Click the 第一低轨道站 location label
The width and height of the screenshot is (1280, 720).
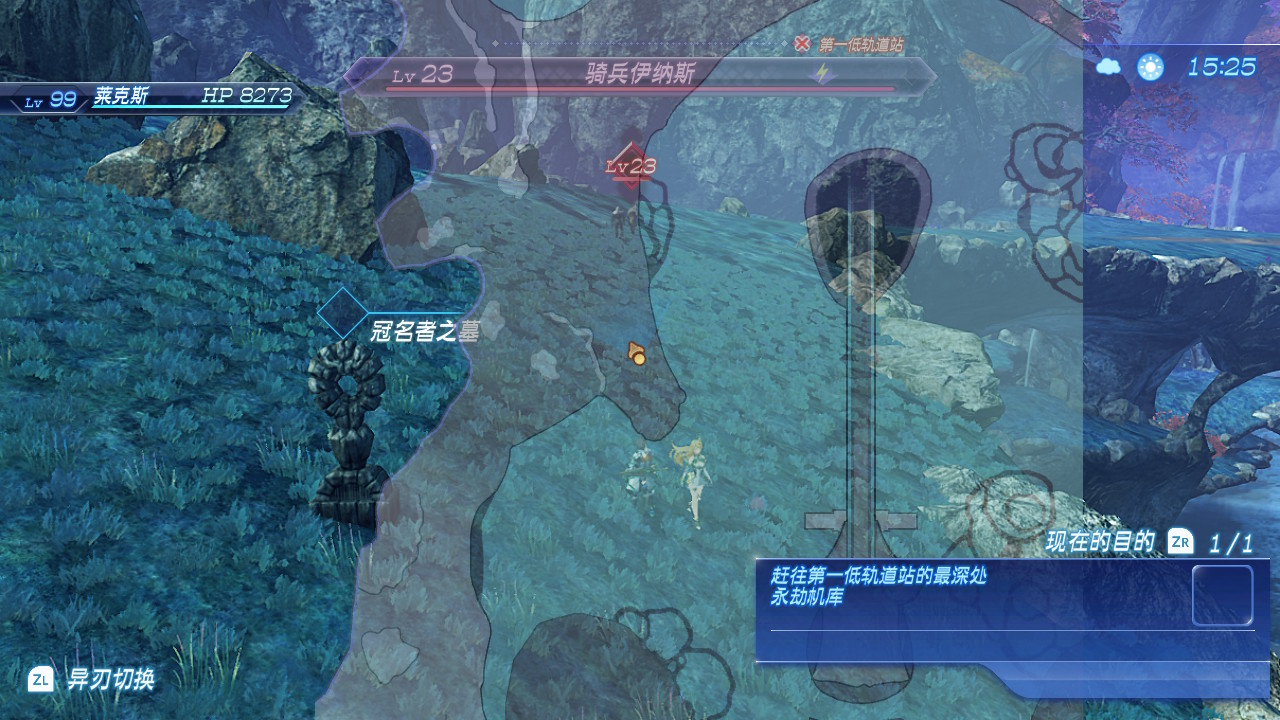point(861,44)
